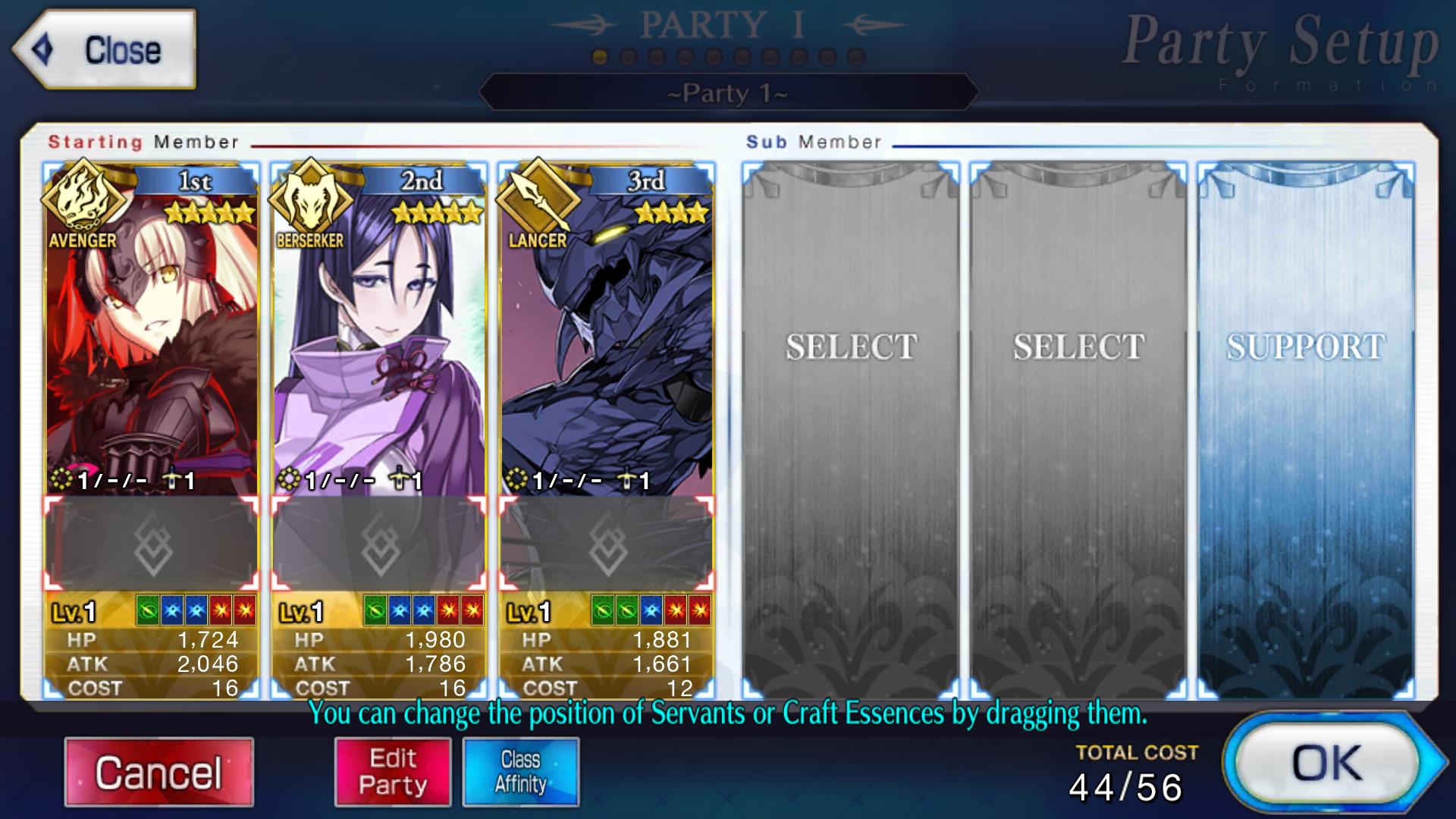Open the Edit Party option
The image size is (1456, 819).
(x=393, y=772)
